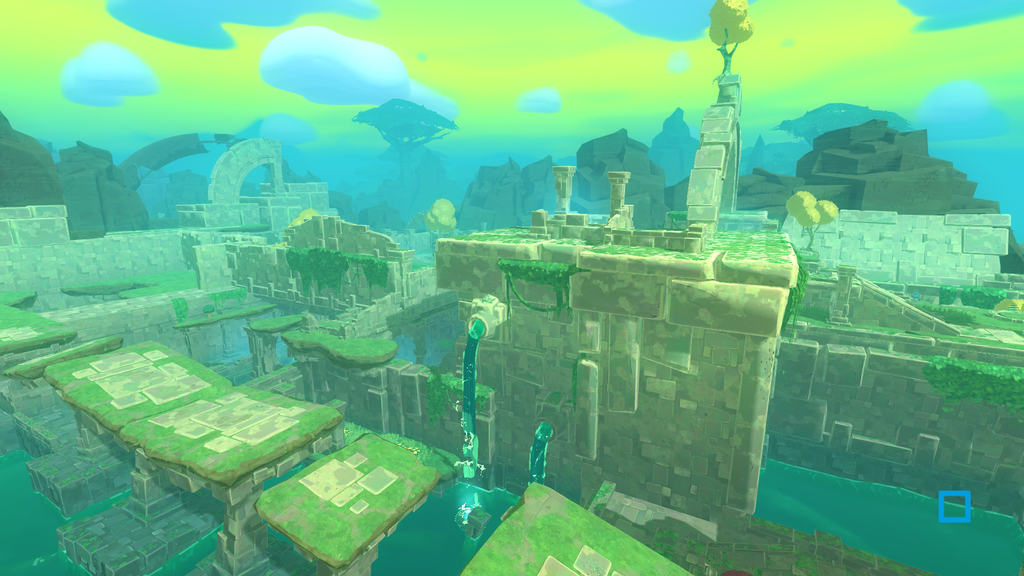The image size is (1024, 576).
Task: Click the blue square outline icon
Action: coord(954,506)
